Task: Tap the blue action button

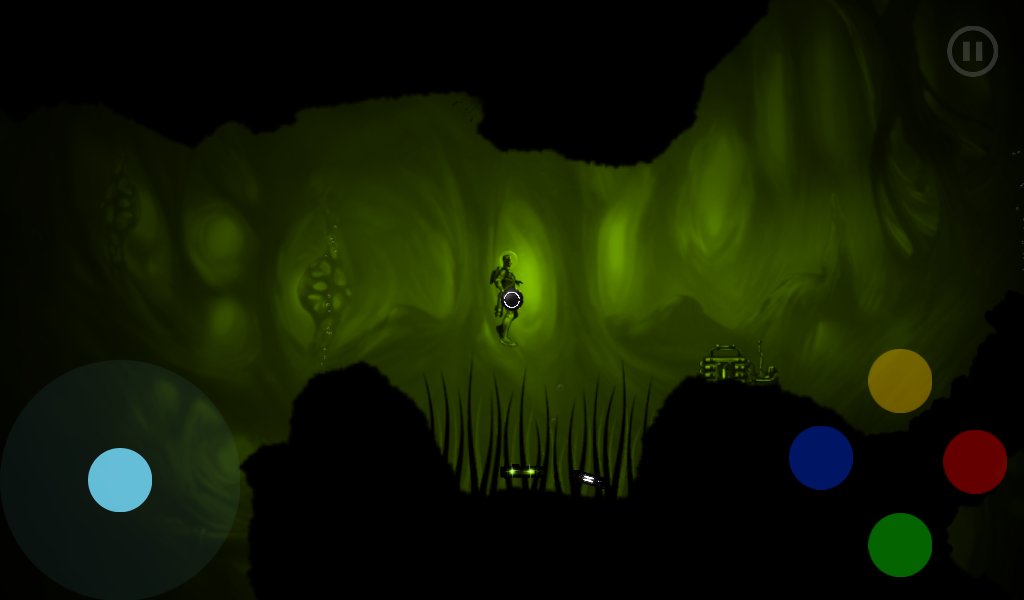Action: coord(821,458)
